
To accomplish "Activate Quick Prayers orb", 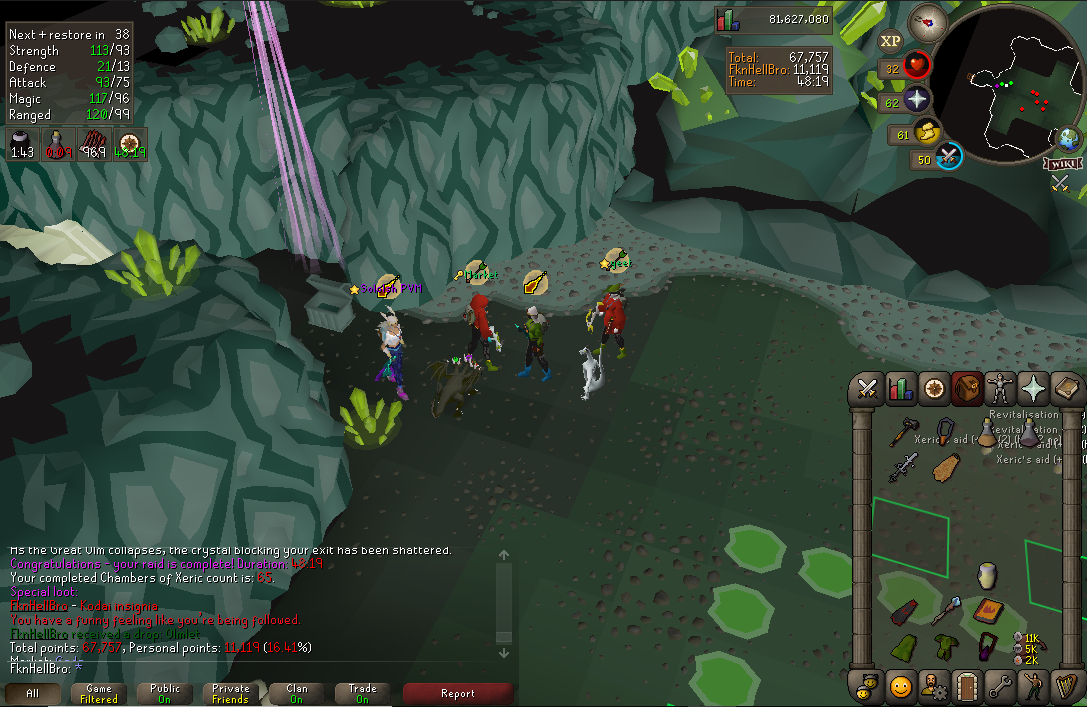I will [917, 99].
